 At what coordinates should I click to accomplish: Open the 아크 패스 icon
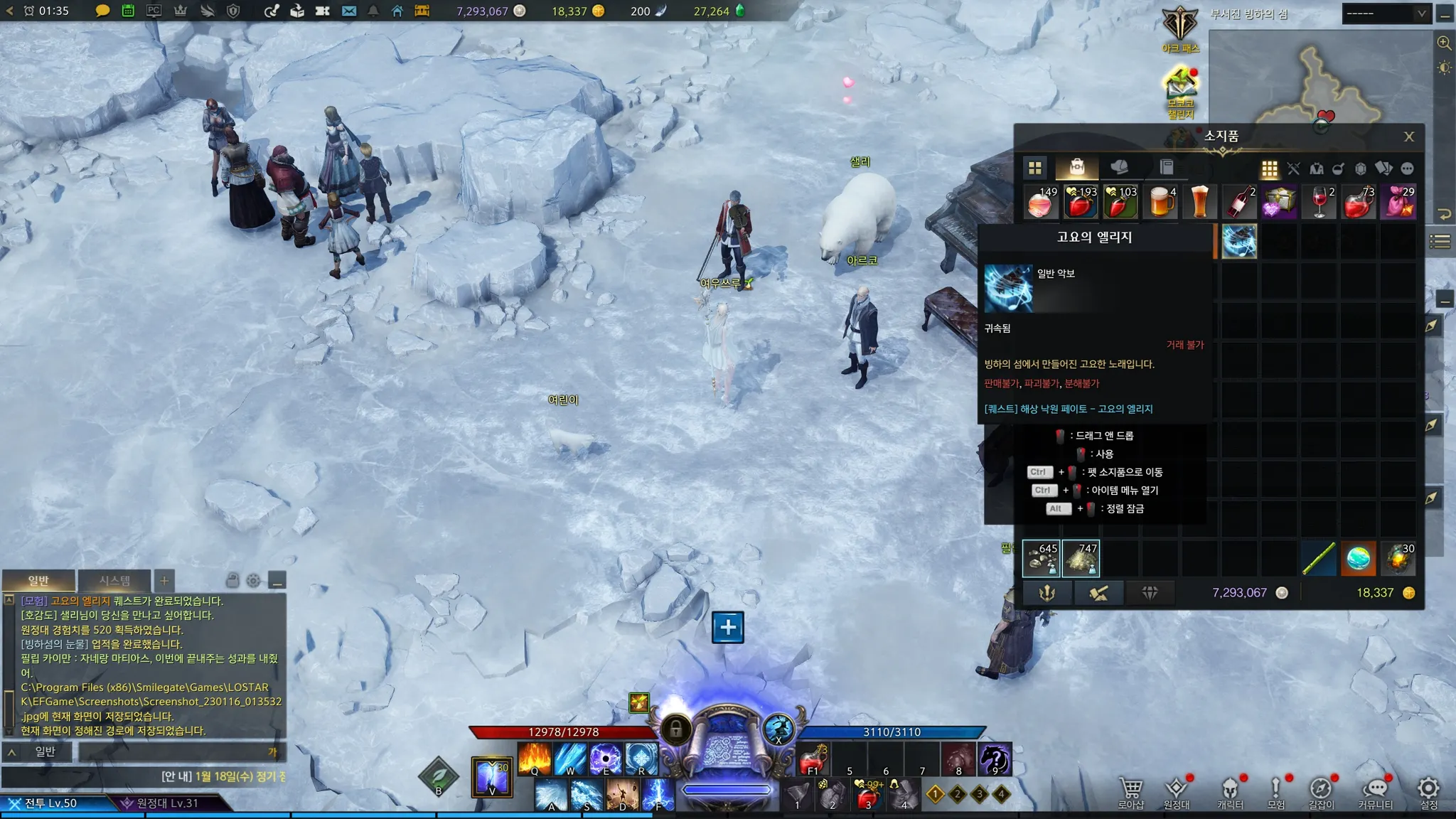(x=1180, y=28)
